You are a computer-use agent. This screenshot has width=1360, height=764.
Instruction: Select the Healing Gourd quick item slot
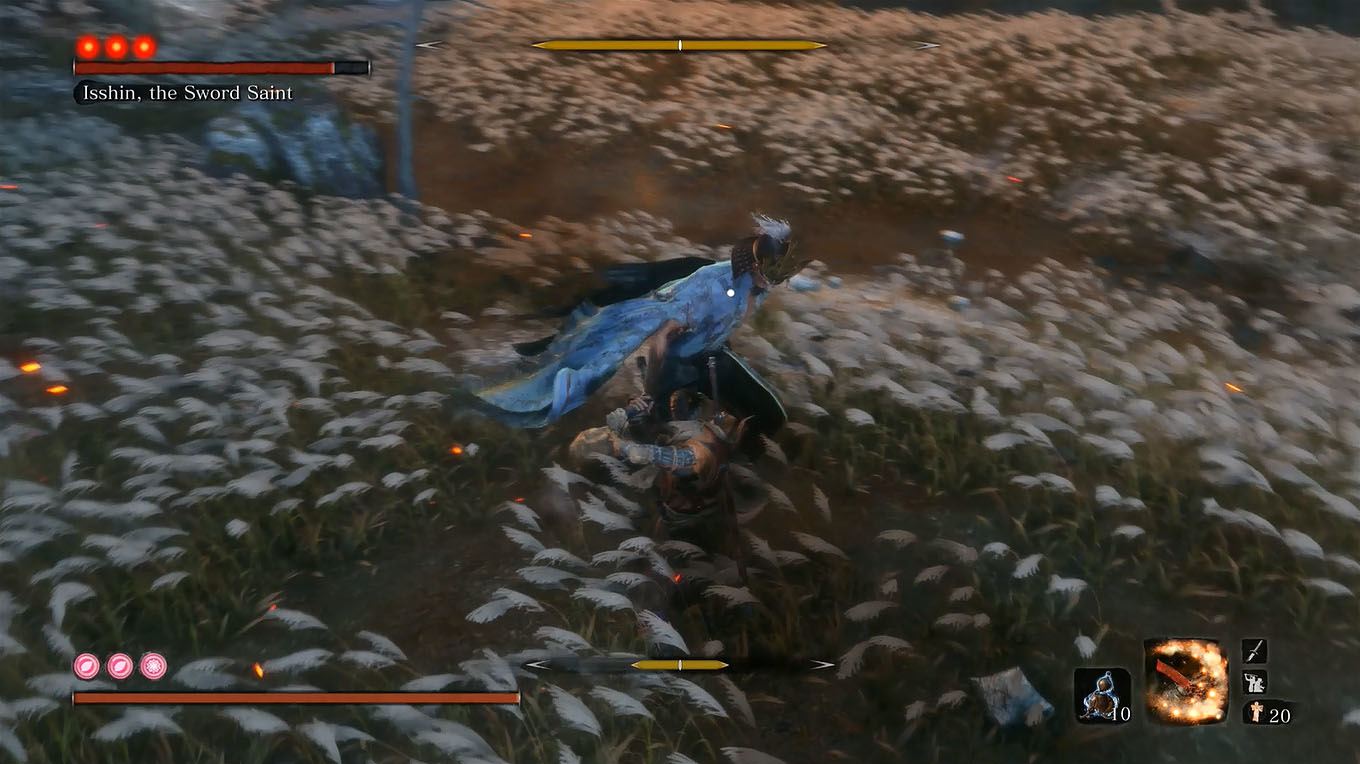(1103, 695)
